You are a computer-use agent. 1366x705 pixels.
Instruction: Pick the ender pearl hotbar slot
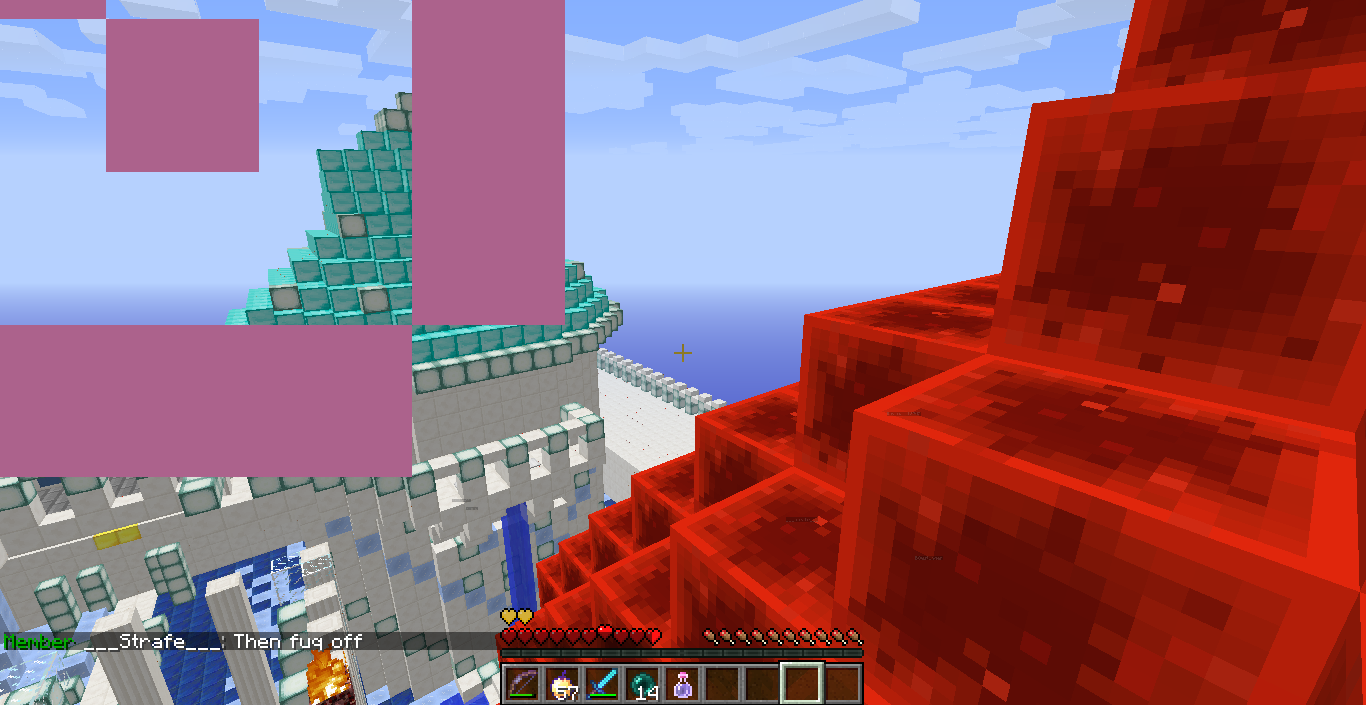point(643,684)
